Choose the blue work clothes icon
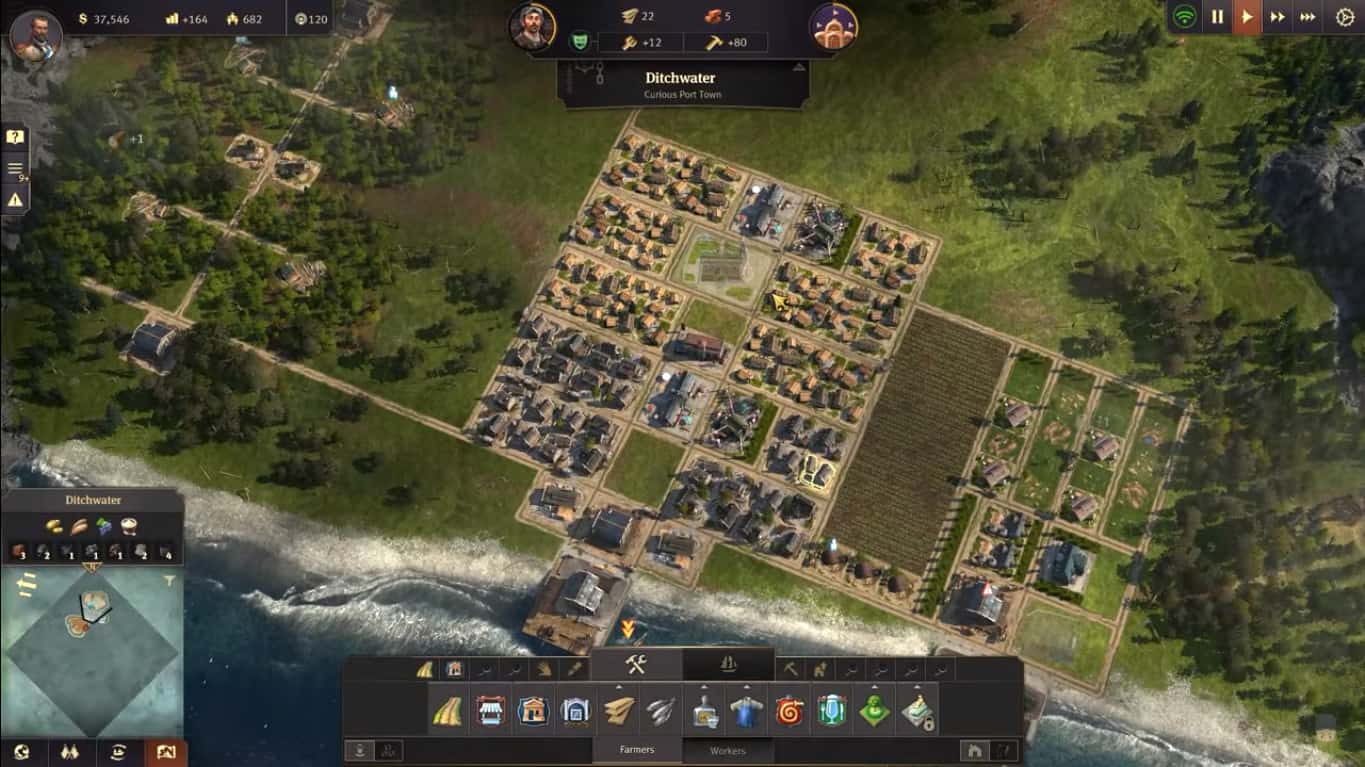 [746, 711]
